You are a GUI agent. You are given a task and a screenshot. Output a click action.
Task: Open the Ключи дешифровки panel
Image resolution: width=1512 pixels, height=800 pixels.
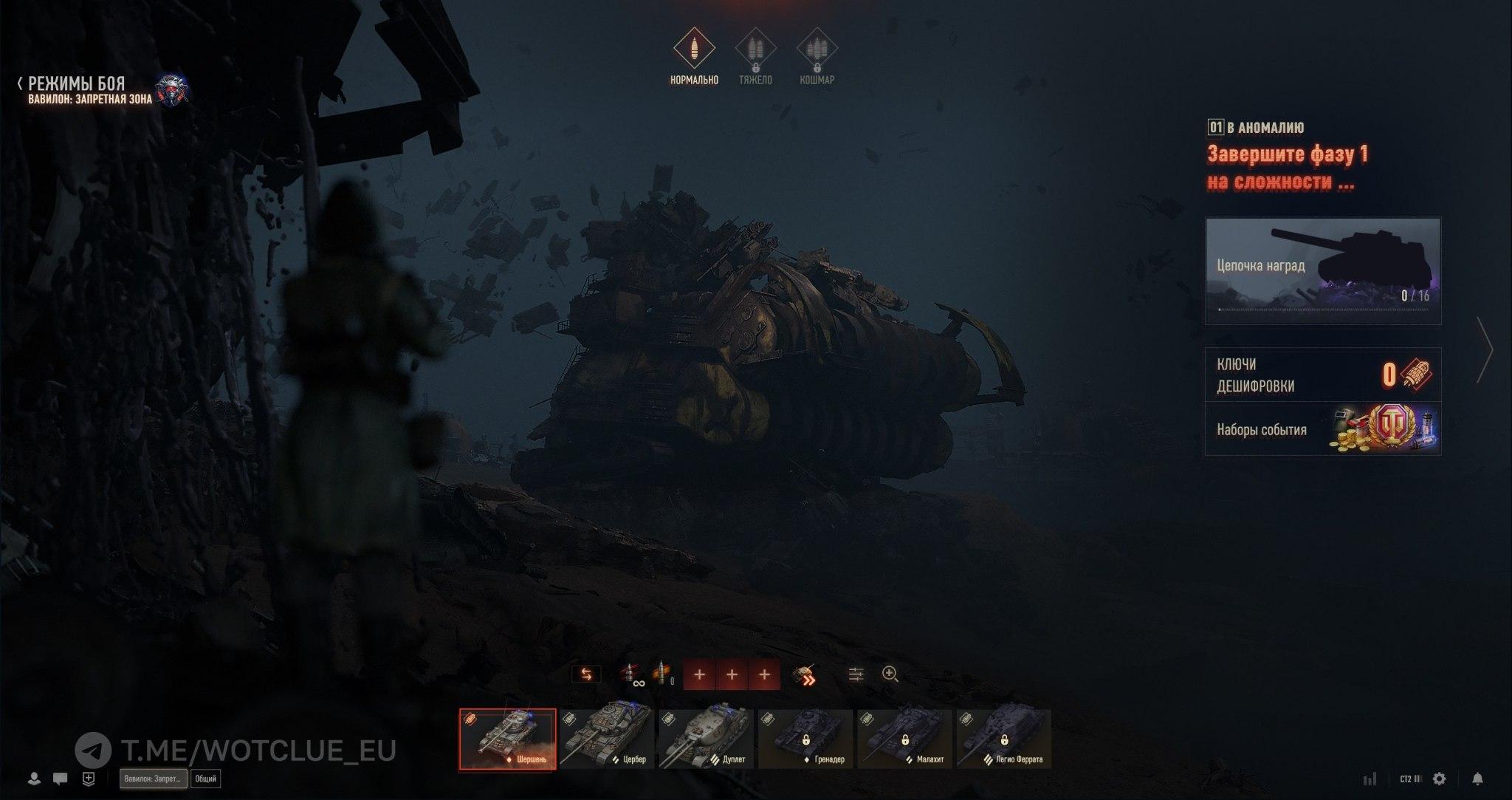(x=1322, y=375)
